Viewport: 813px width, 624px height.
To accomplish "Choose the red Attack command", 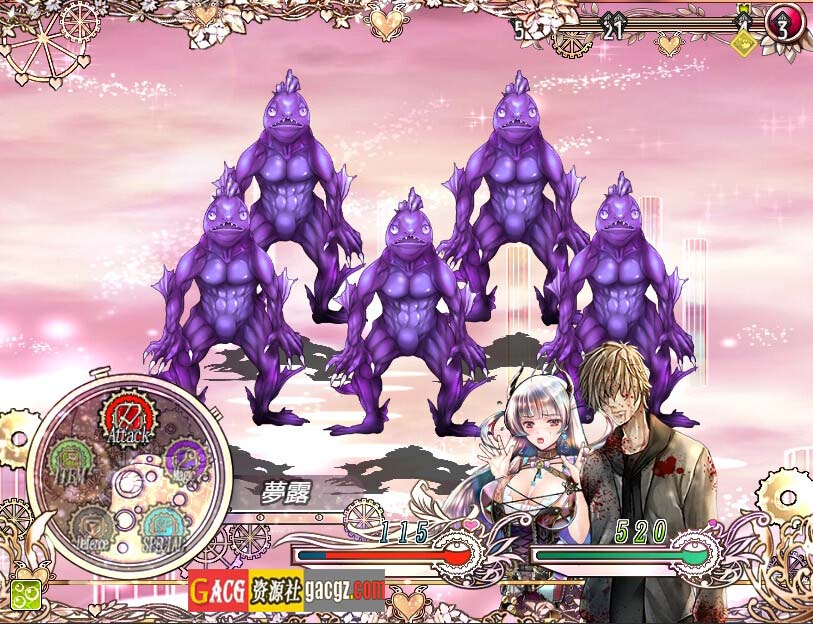I will (127, 421).
